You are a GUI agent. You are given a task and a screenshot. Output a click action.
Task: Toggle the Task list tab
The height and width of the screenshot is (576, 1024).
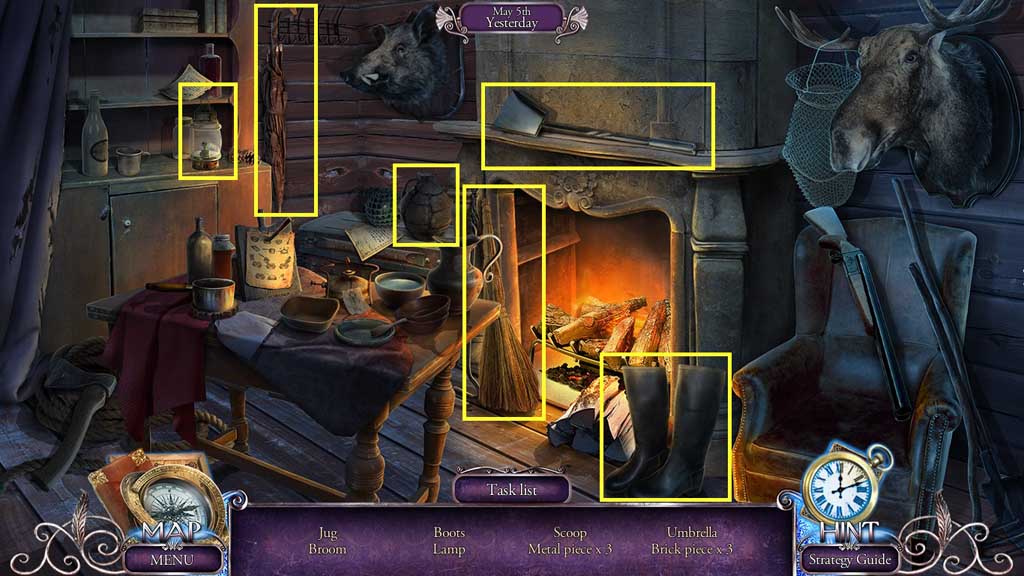click(512, 490)
